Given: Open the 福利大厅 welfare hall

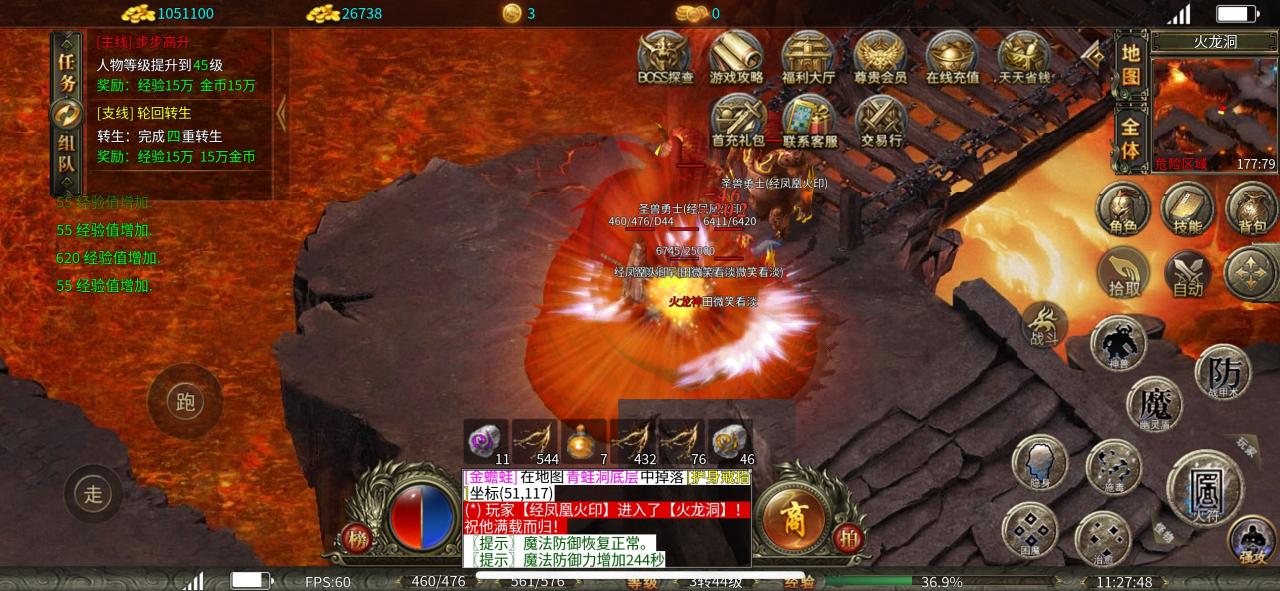Looking at the screenshot, I should pos(808,58).
